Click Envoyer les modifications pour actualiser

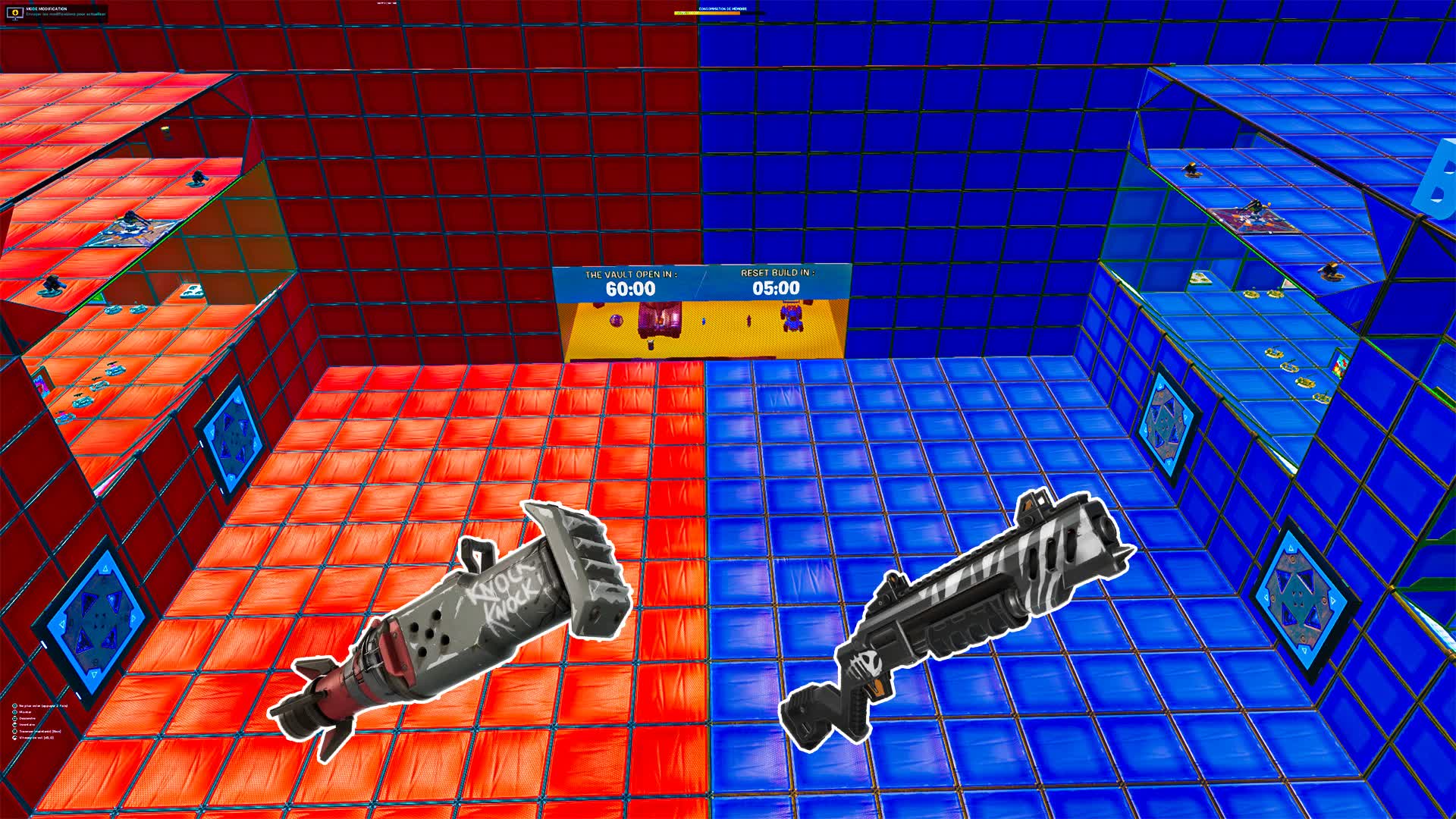66,14
